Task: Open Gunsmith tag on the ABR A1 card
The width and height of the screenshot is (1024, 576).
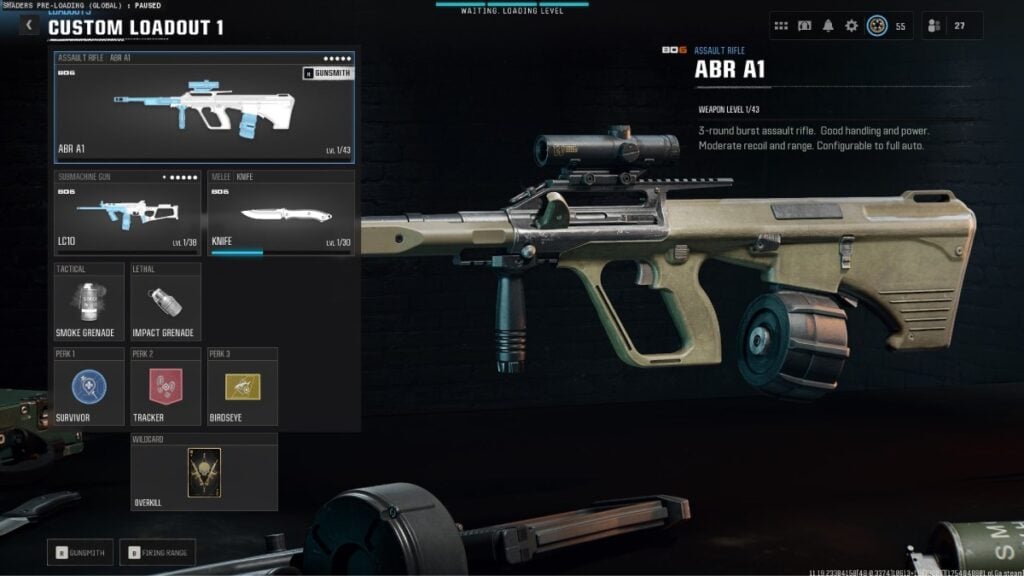Action: point(327,73)
